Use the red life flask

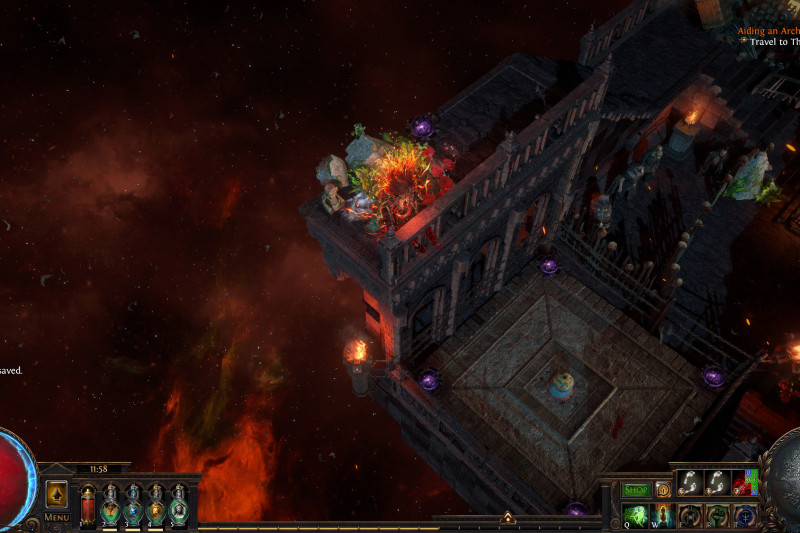(88, 504)
